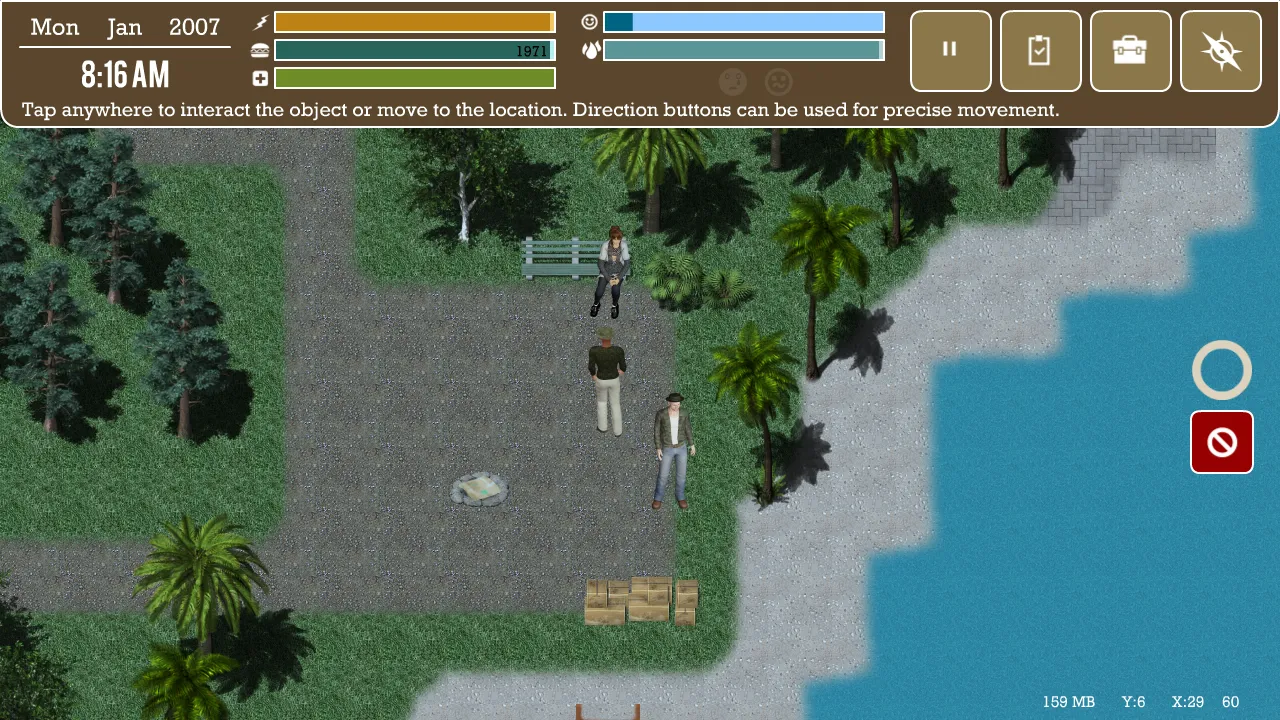Open the quest clipboard panel
The image size is (1280, 720).
tap(1040, 50)
